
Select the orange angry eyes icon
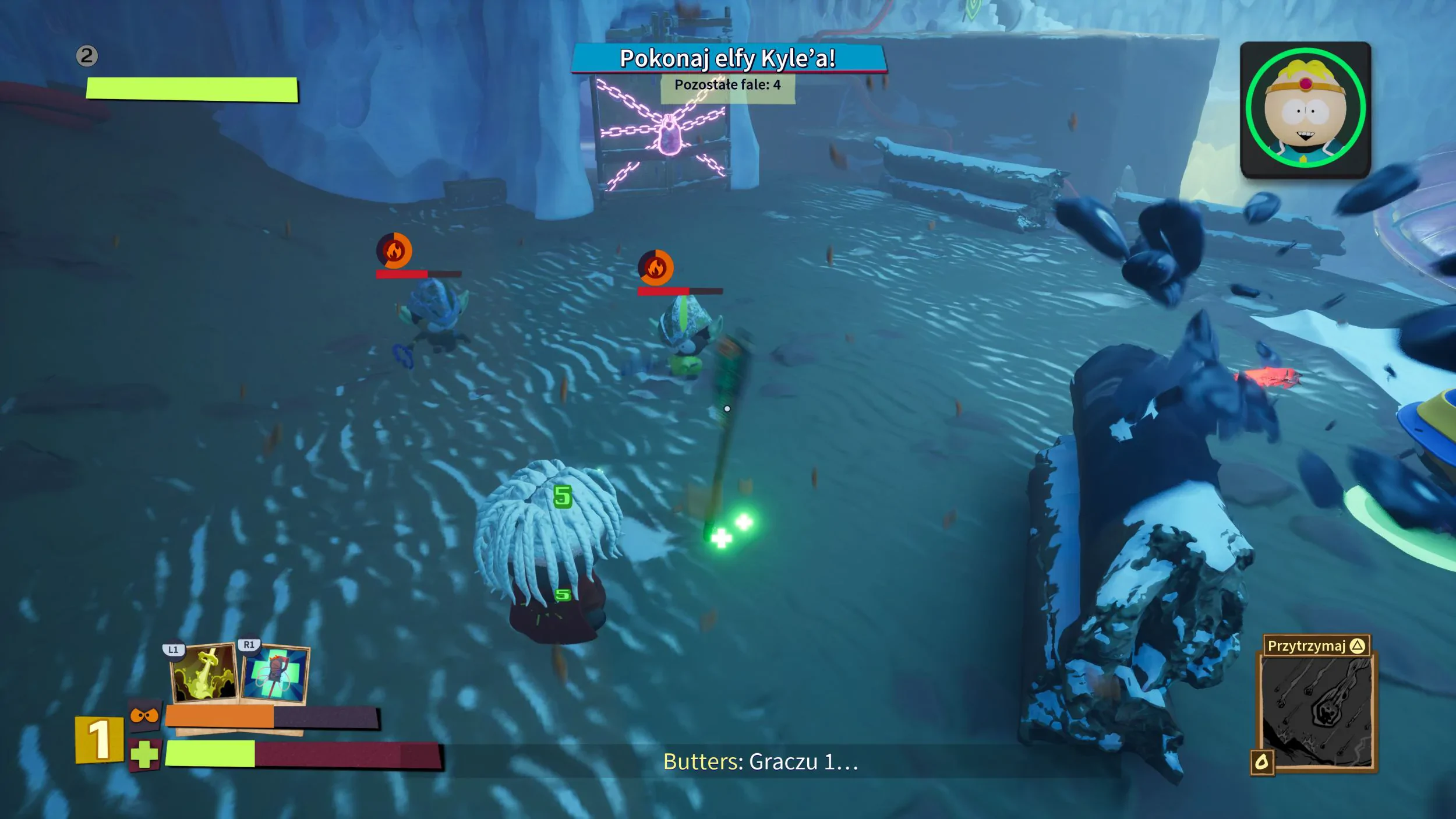[144, 715]
